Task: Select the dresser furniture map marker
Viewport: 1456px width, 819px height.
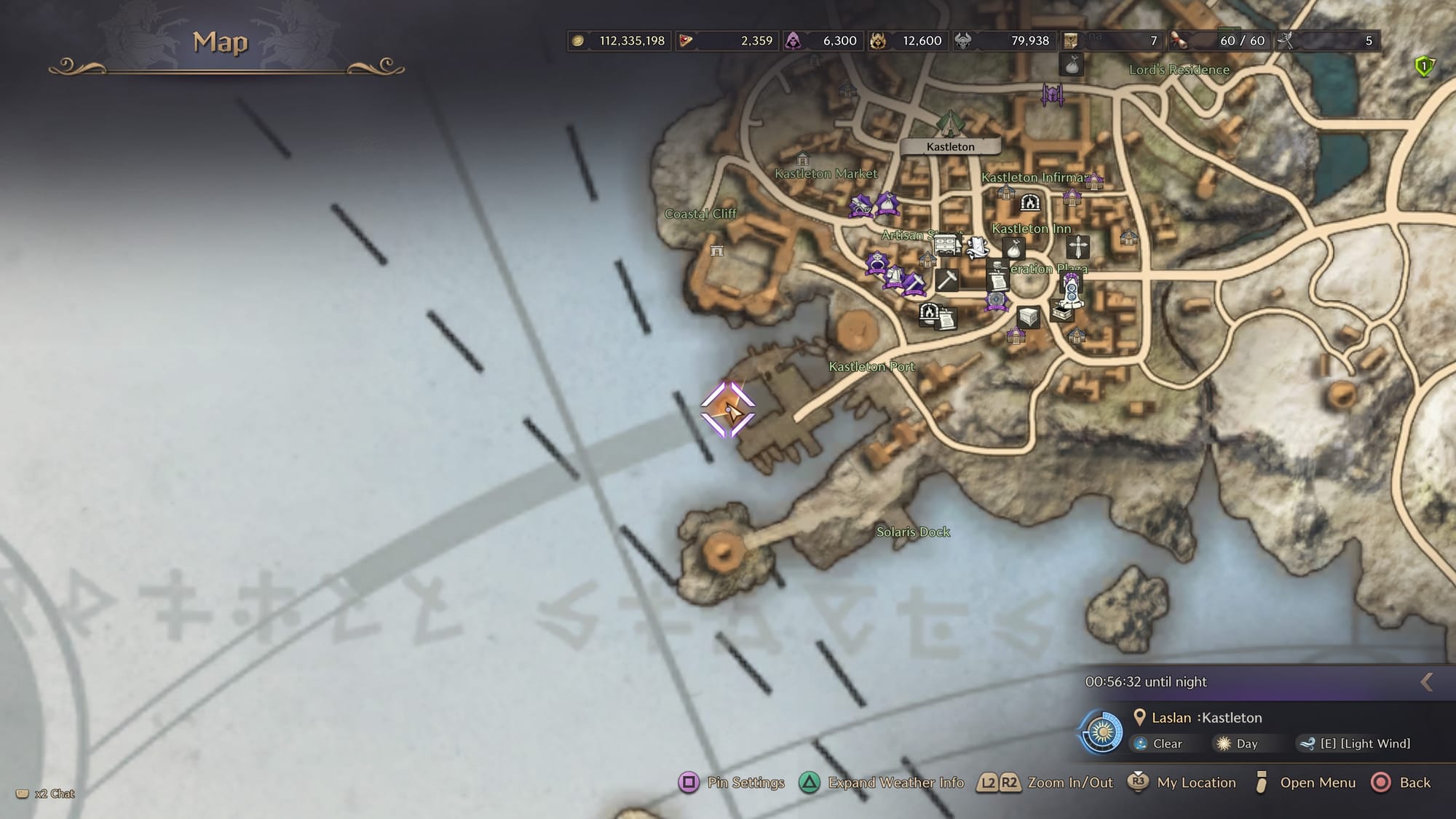Action: 947,245
